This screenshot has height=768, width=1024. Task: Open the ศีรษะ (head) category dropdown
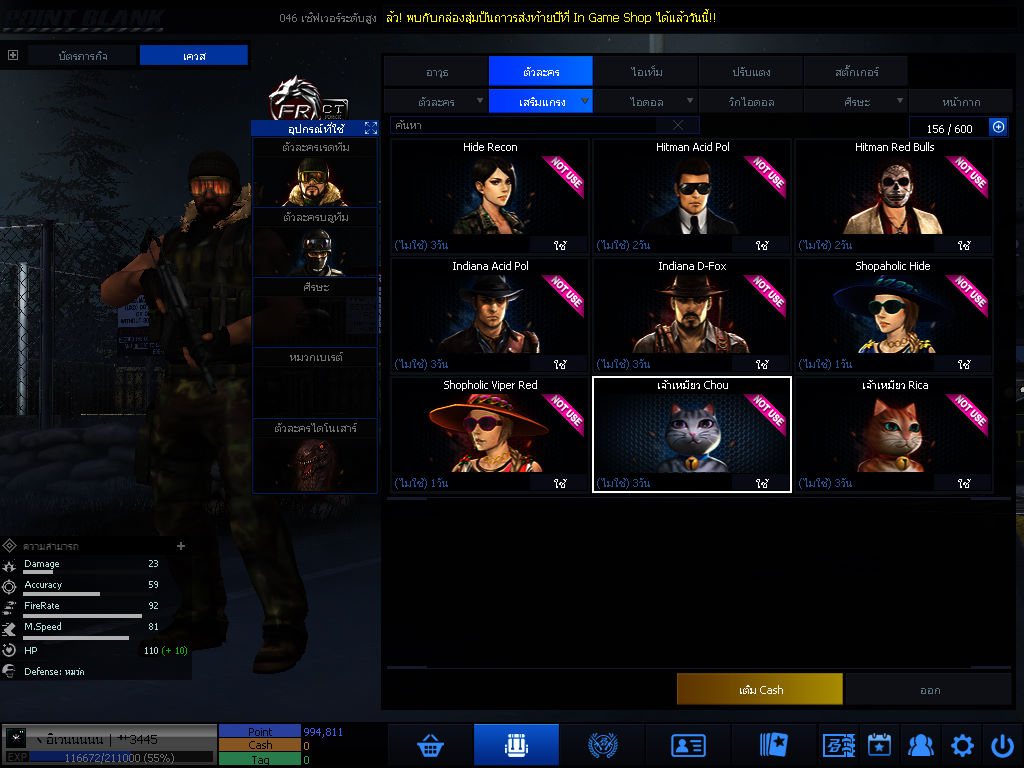855,101
